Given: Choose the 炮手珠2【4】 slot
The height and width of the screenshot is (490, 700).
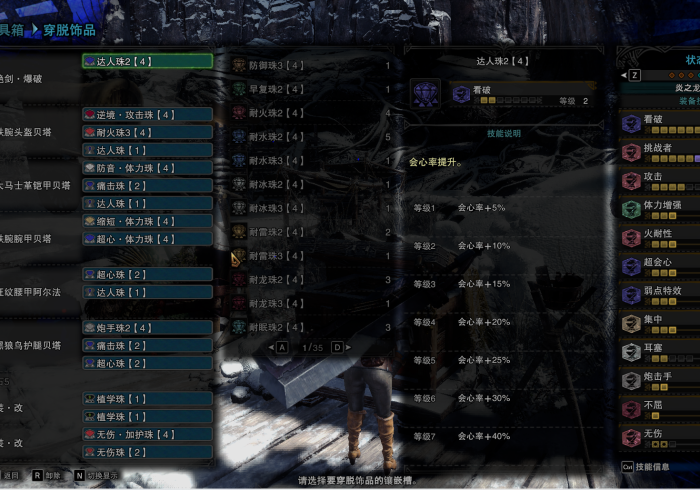Looking at the screenshot, I should point(147,328).
